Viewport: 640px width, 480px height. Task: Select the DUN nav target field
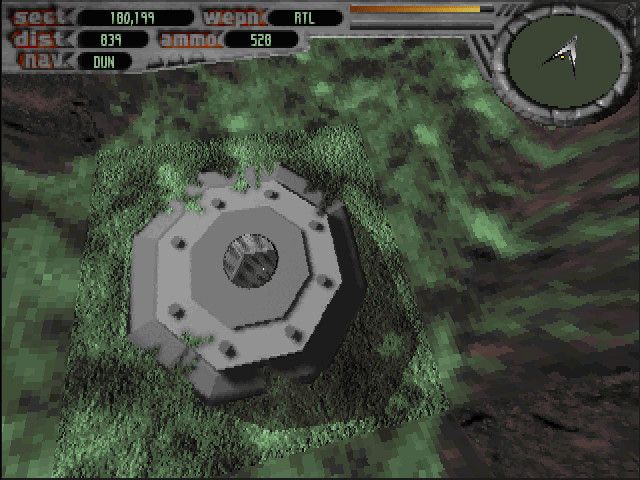point(104,61)
